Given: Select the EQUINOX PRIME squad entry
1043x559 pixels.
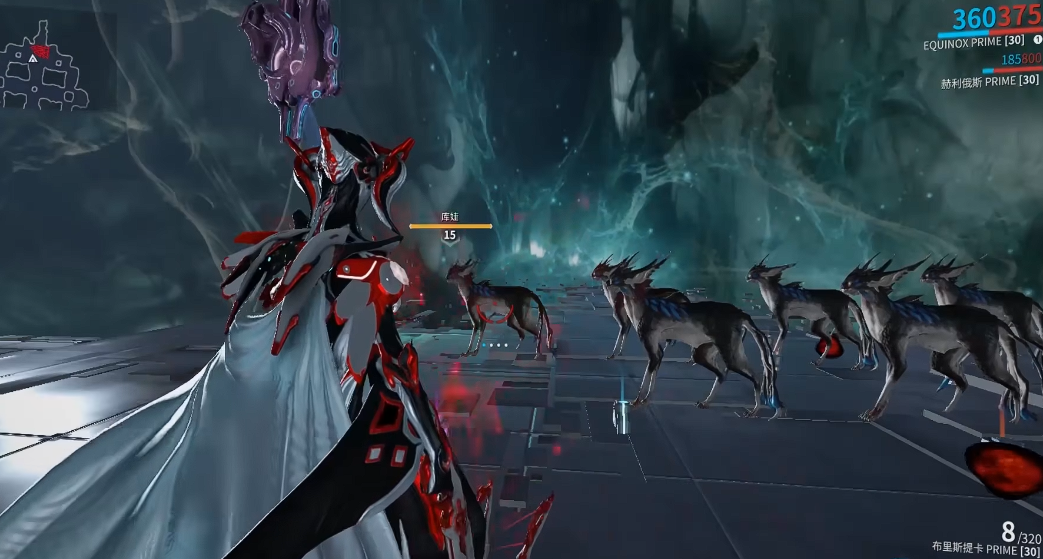Looking at the screenshot, I should 975,46.
